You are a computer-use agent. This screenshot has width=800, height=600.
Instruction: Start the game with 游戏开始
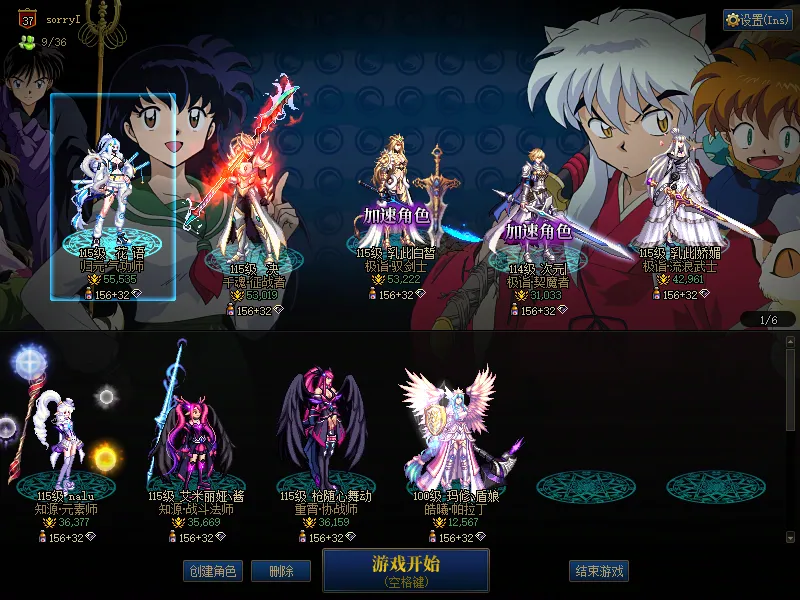click(x=405, y=569)
